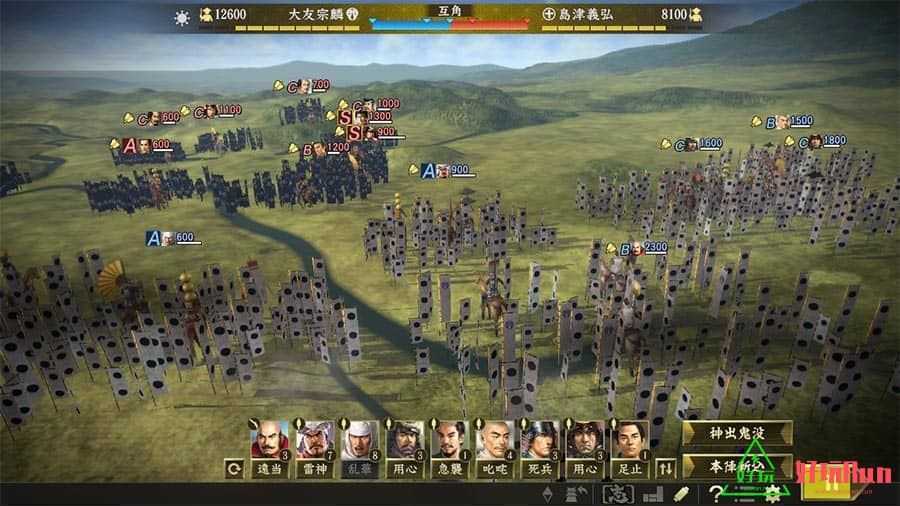Open help with the question mark icon
Viewport: 900px width, 506px height.
(716, 493)
